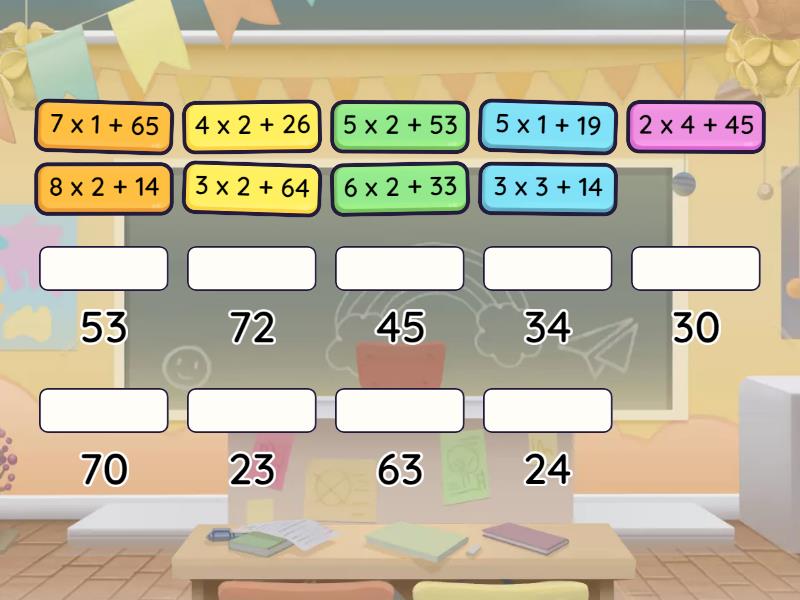The image size is (800, 600).
Task: Select the empty box above 72
Action: tap(252, 268)
